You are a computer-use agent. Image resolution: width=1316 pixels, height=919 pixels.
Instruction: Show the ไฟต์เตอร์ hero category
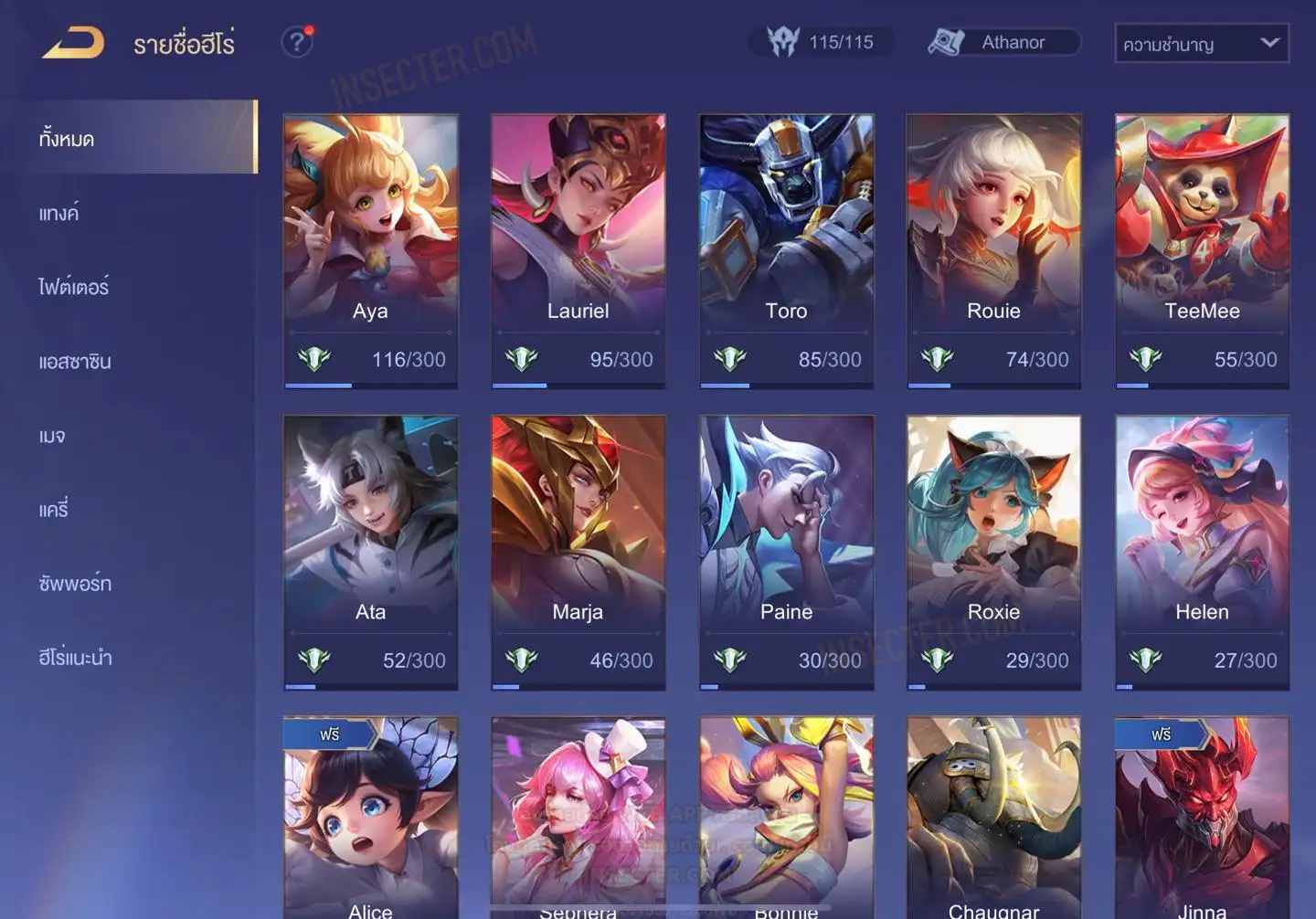74,287
